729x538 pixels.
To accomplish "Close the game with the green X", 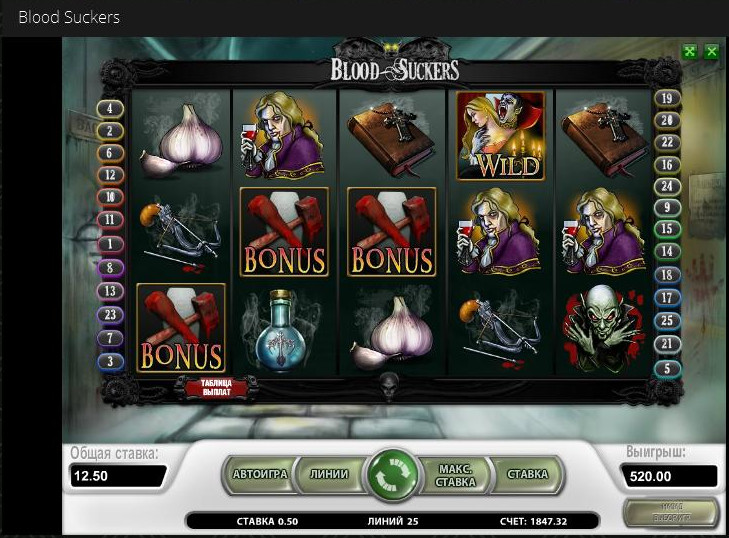I will point(711,50).
